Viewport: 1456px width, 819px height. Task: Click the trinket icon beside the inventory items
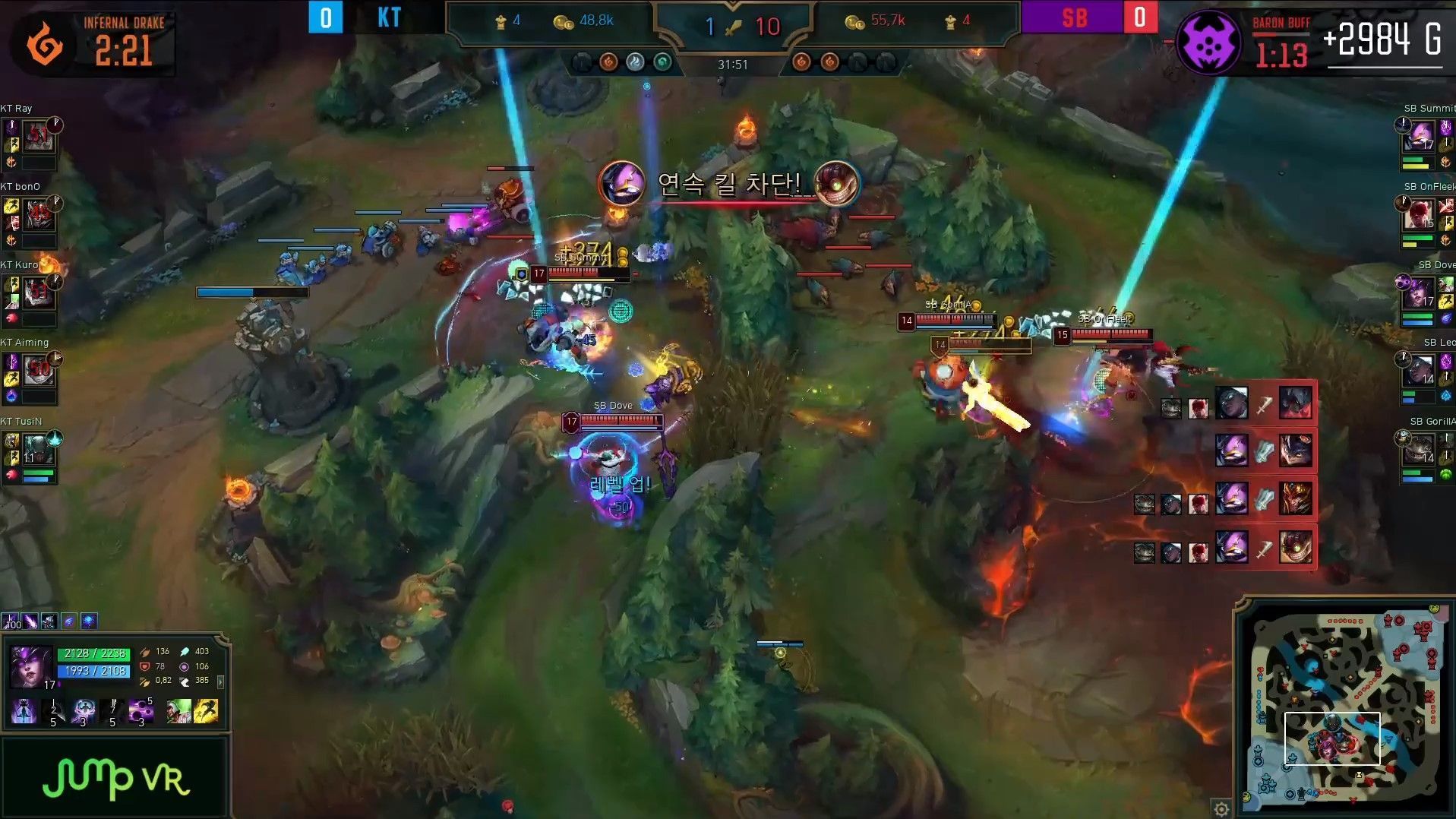(x=89, y=621)
